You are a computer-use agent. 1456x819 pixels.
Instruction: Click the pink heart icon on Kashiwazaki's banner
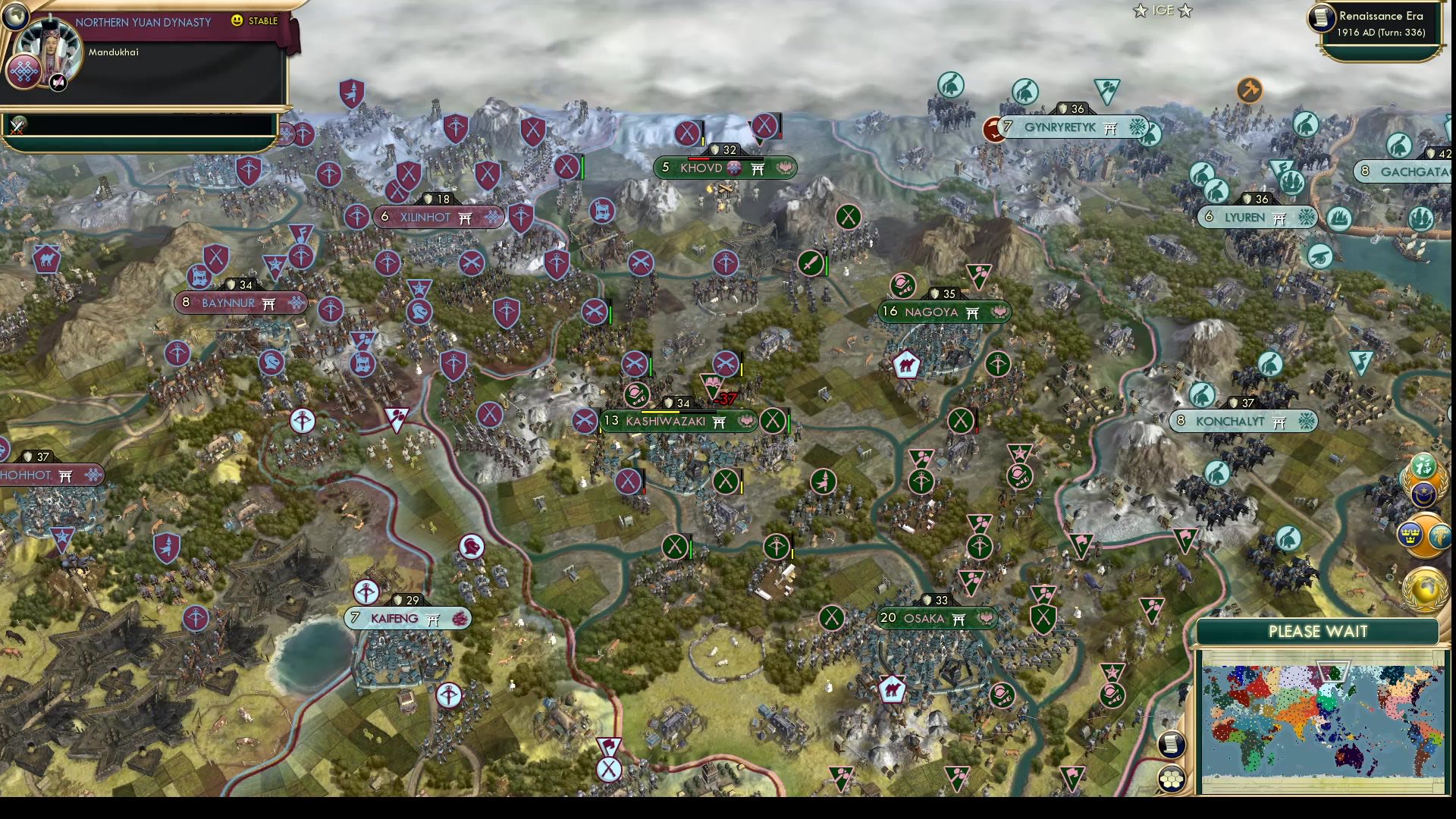click(x=745, y=421)
